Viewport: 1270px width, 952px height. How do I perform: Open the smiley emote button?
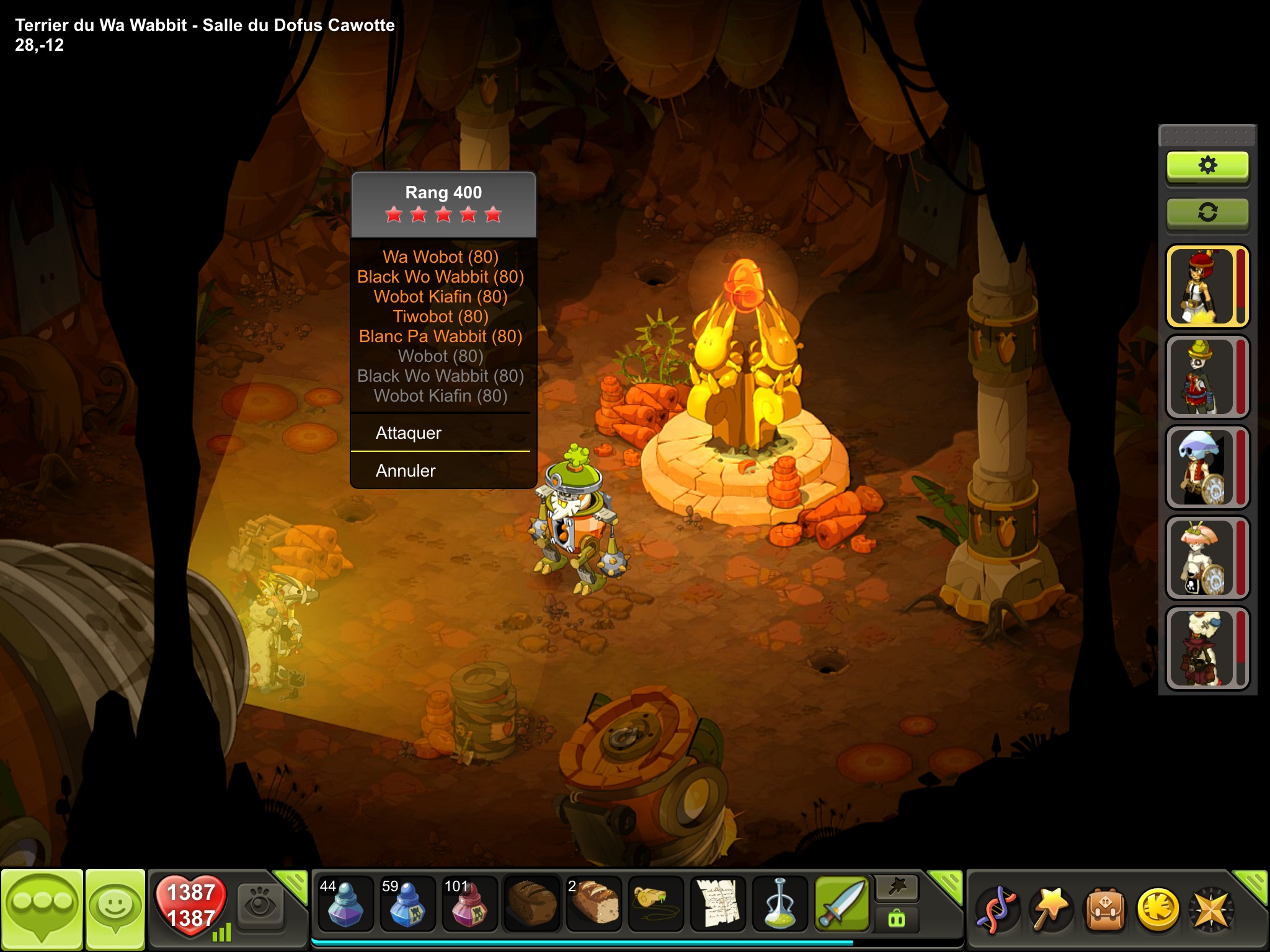tap(115, 908)
